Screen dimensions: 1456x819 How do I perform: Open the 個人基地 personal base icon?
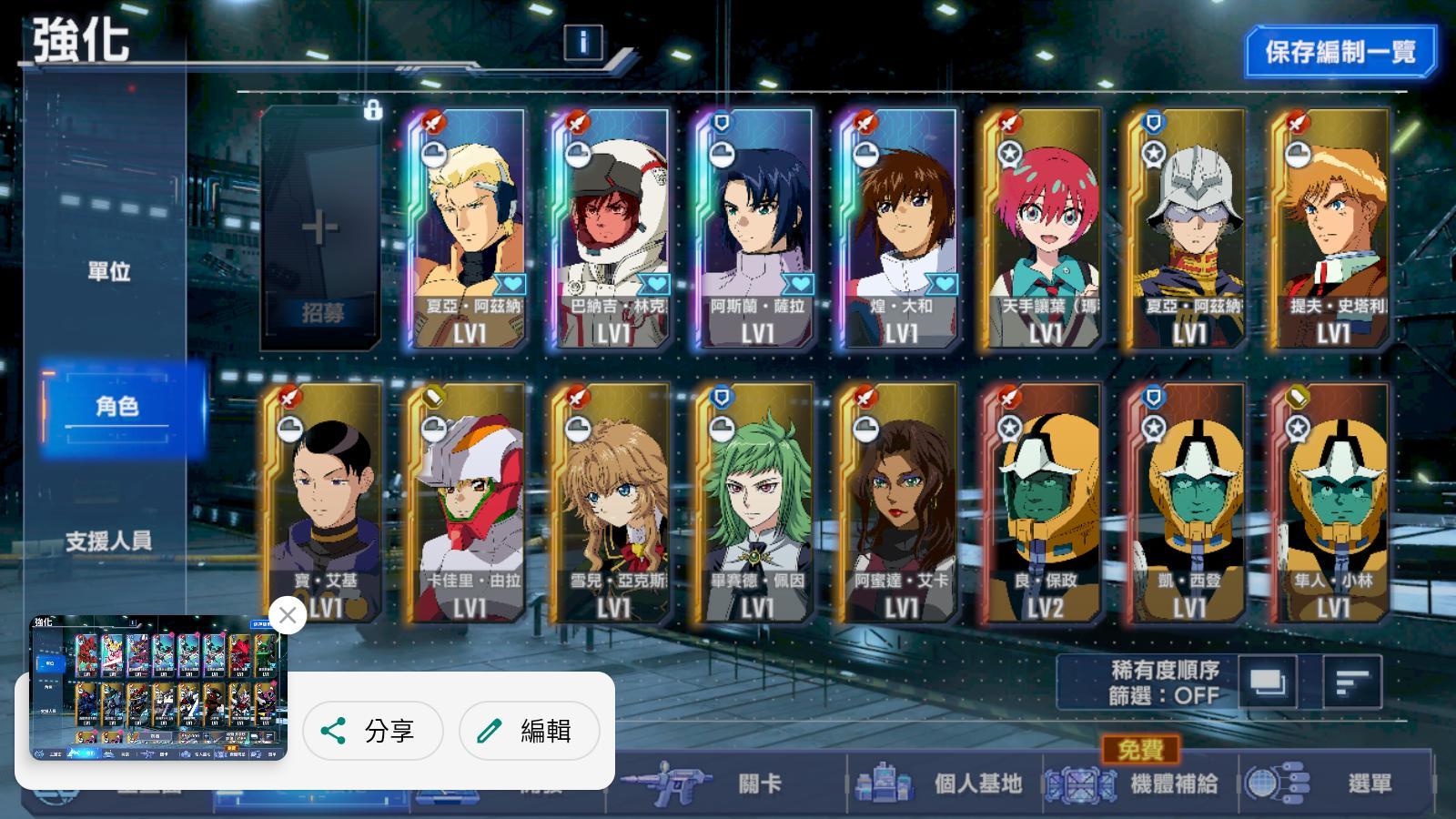[x=883, y=784]
